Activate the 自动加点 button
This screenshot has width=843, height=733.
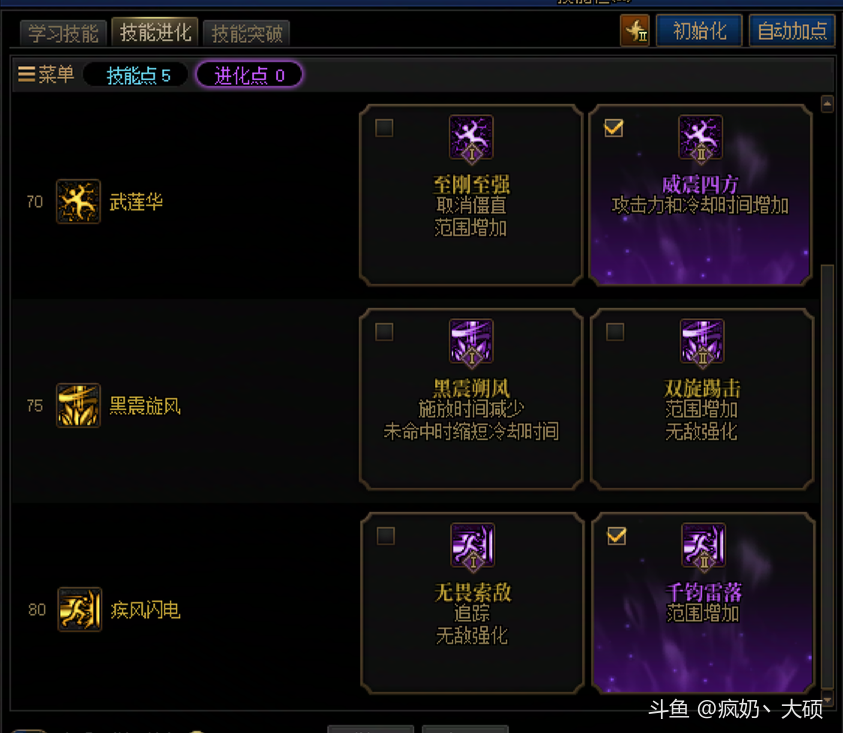tap(792, 31)
